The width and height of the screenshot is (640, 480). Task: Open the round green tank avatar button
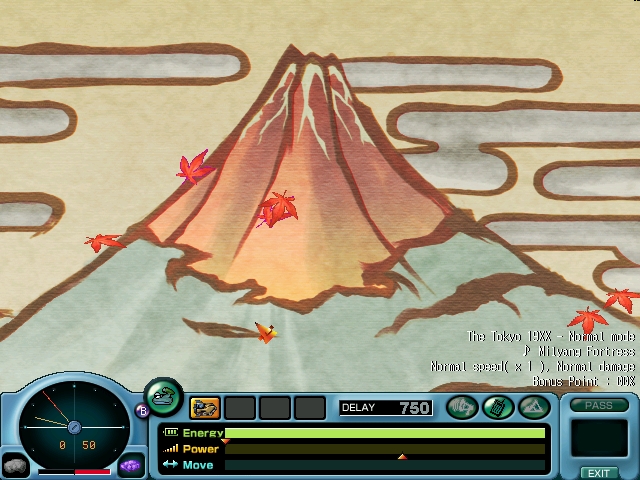(163, 396)
